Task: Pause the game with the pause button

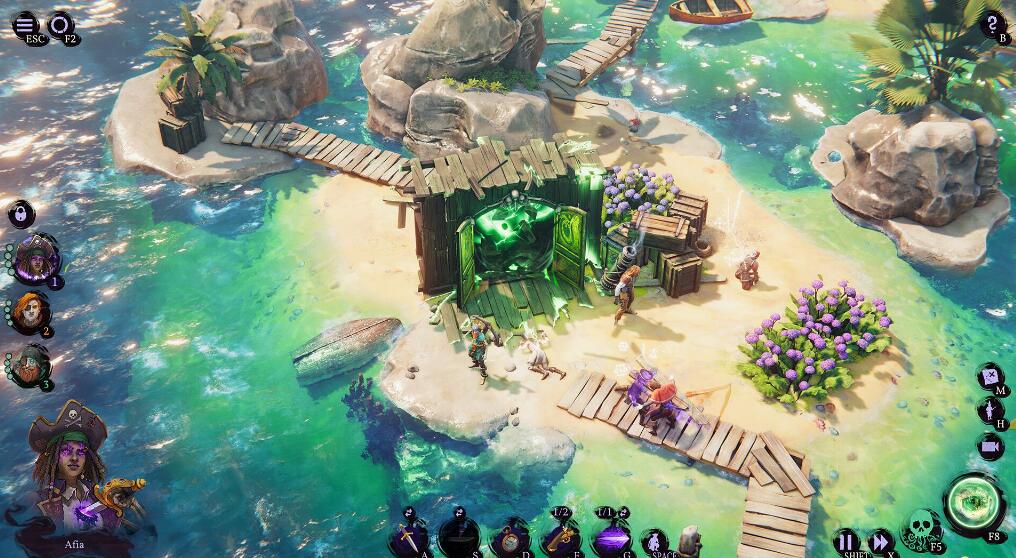Action: [x=847, y=541]
